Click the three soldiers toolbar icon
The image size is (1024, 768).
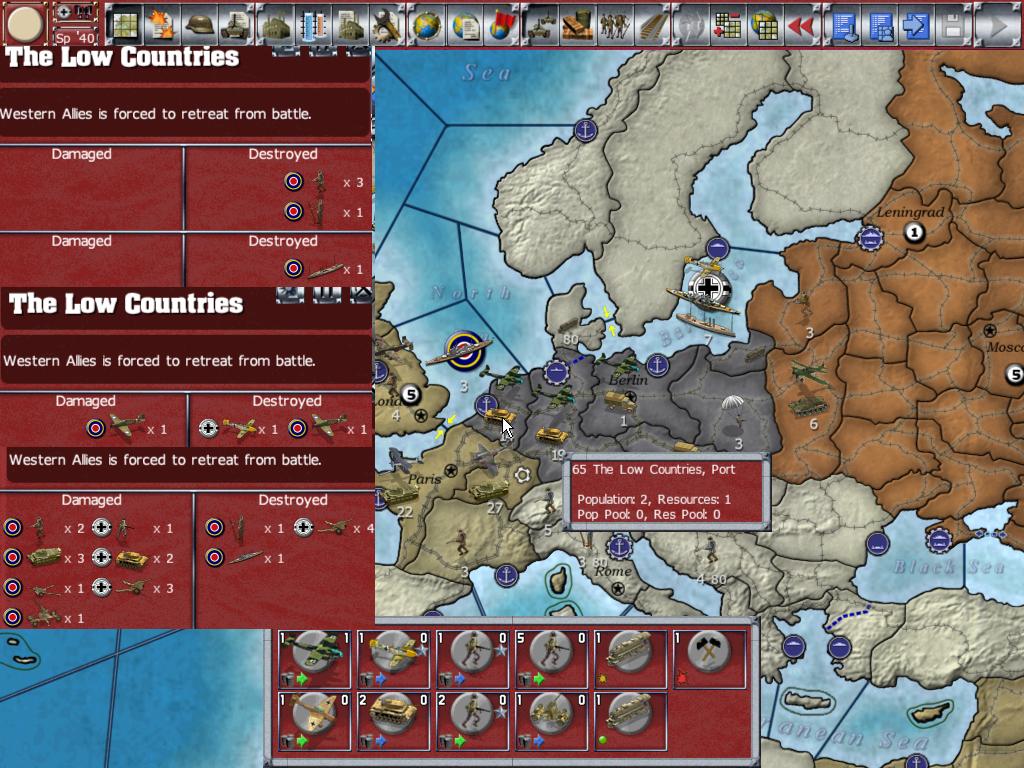[615, 25]
